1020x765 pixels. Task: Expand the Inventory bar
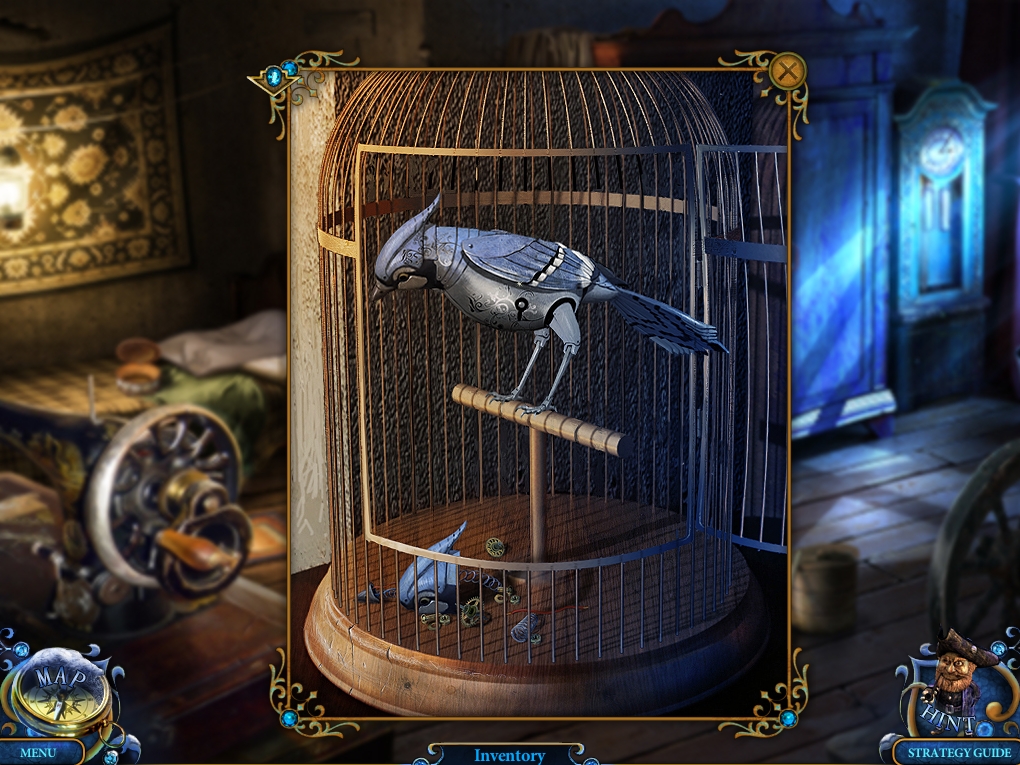tap(509, 755)
